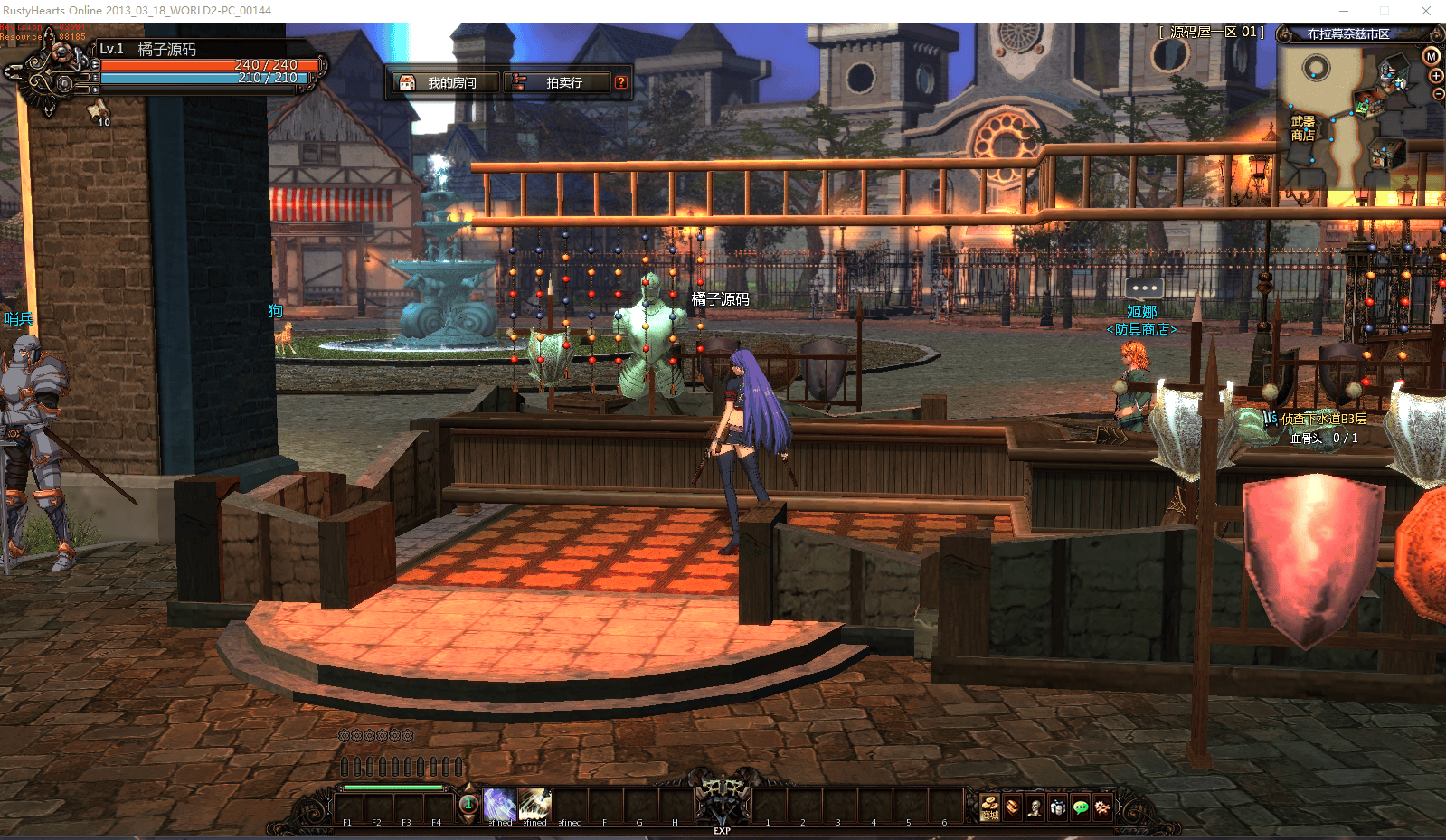Activate the white claw strike skill slot

pos(534,804)
